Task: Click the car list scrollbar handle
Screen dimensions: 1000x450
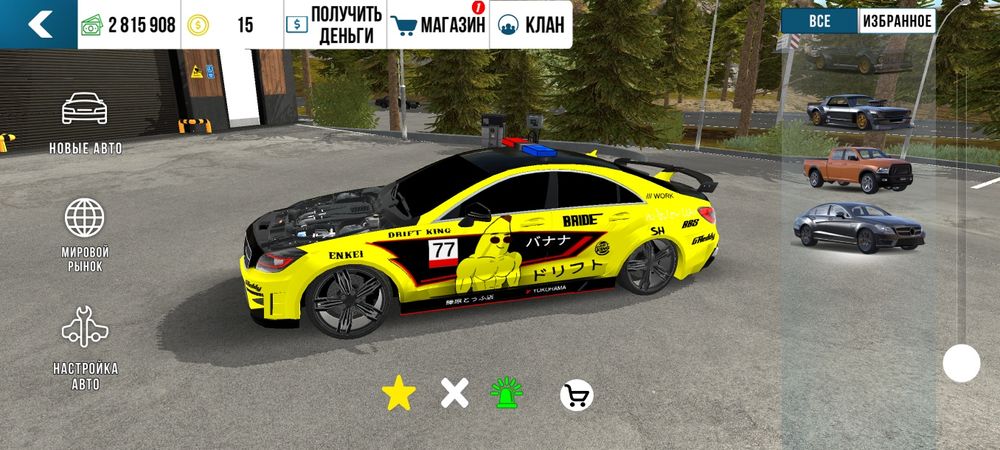Action: (962, 362)
